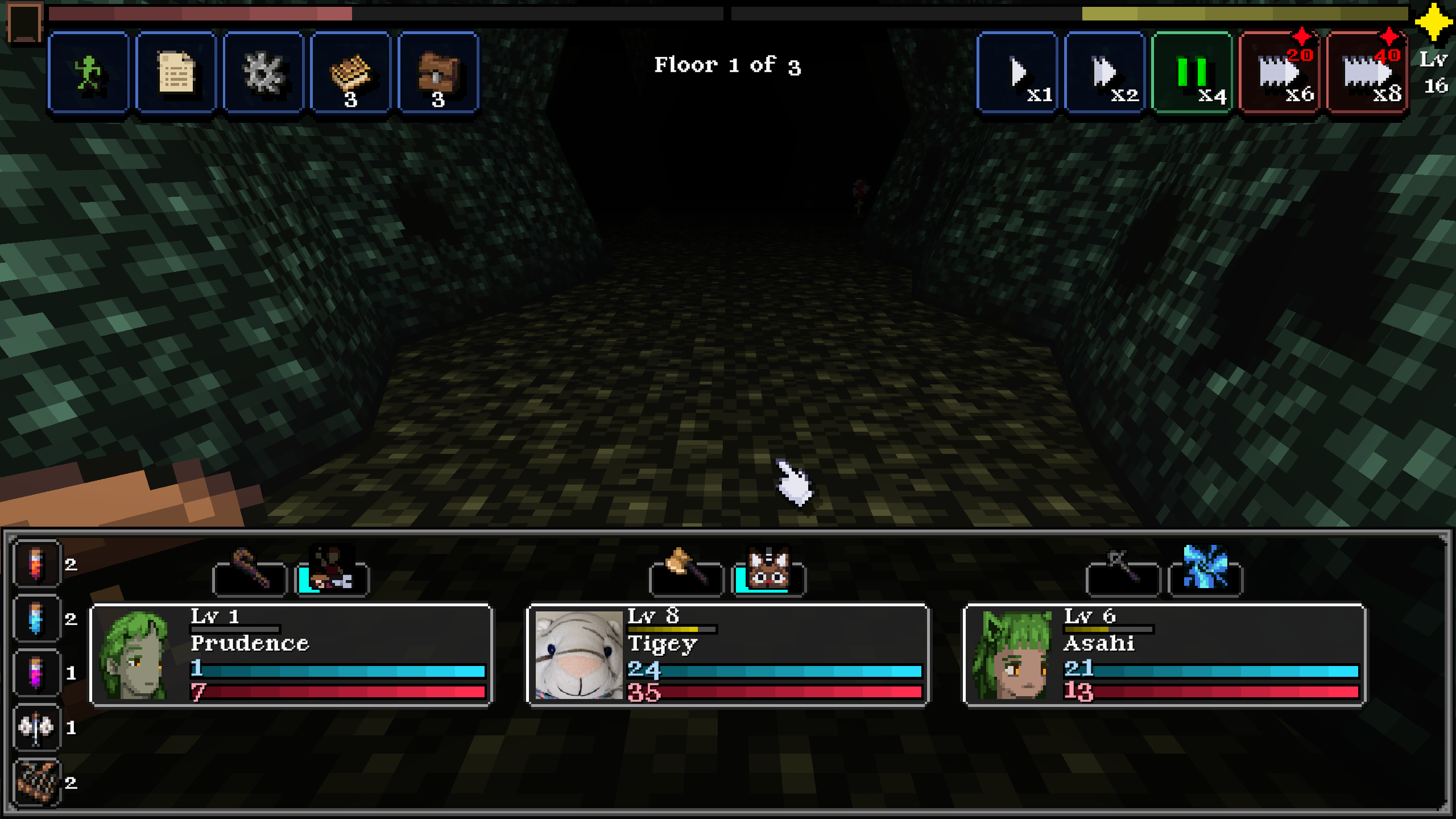
Task: Select Prudence's character panel
Action: click(291, 655)
